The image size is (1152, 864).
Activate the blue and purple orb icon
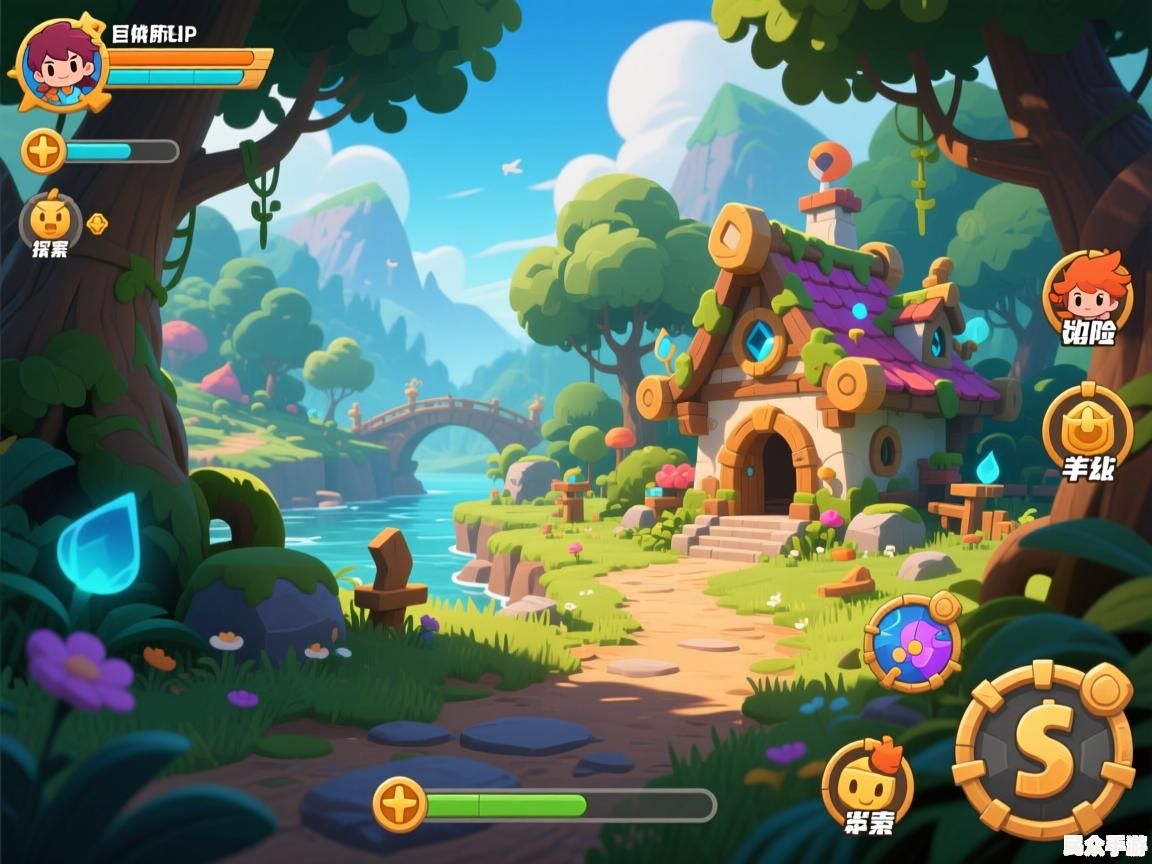coord(911,642)
